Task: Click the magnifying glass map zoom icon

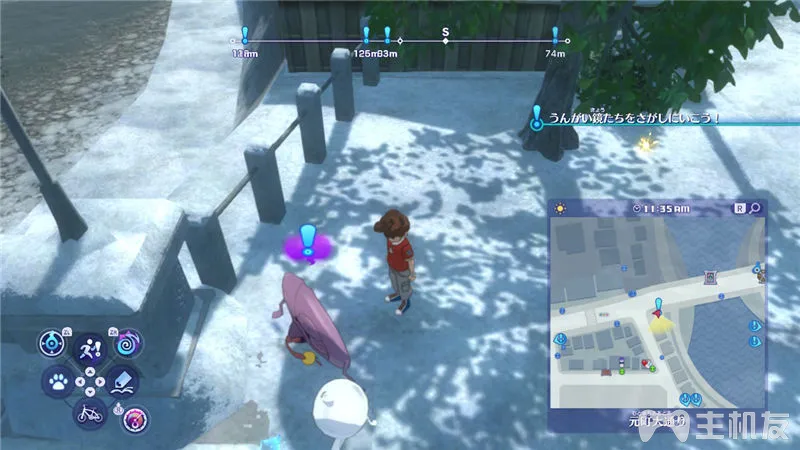Action: [756, 208]
